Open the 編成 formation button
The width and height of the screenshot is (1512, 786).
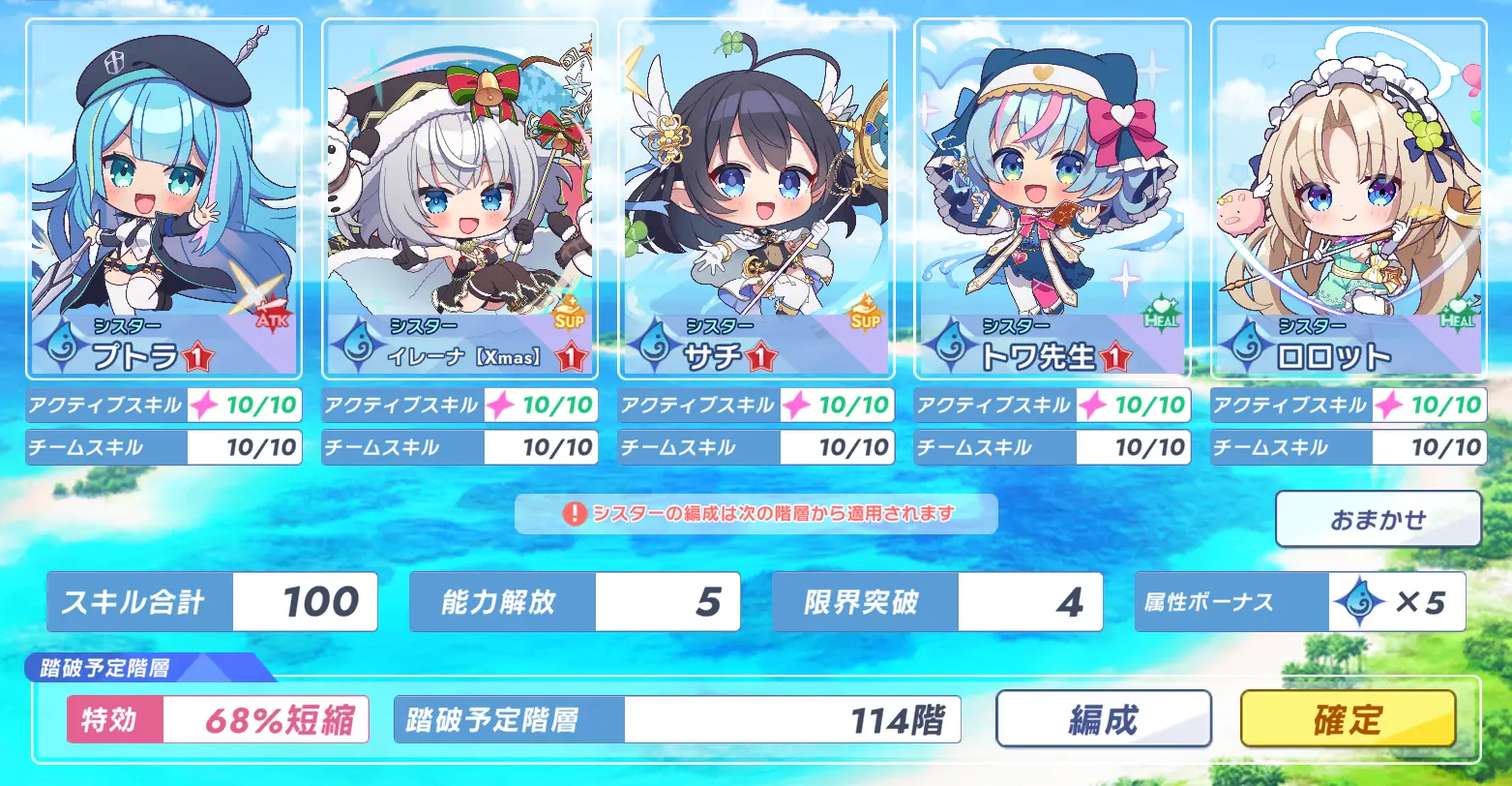(1103, 718)
